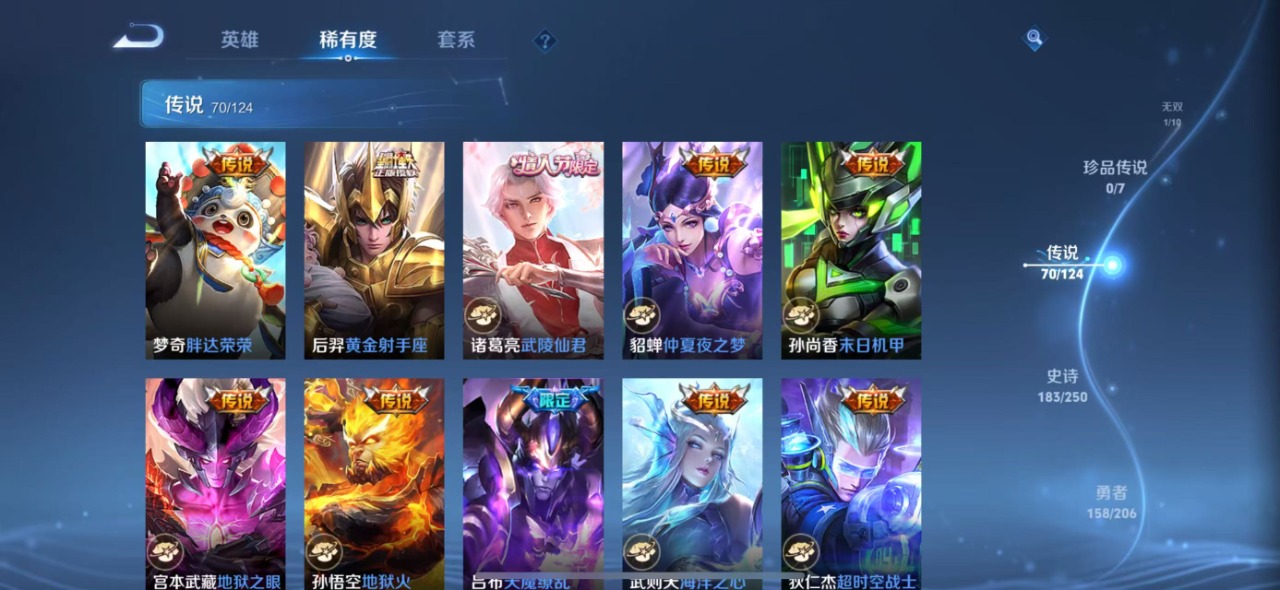Viewport: 1280px width, 590px height.
Task: Jump to the 勇者 rarity section
Action: [x=1111, y=501]
